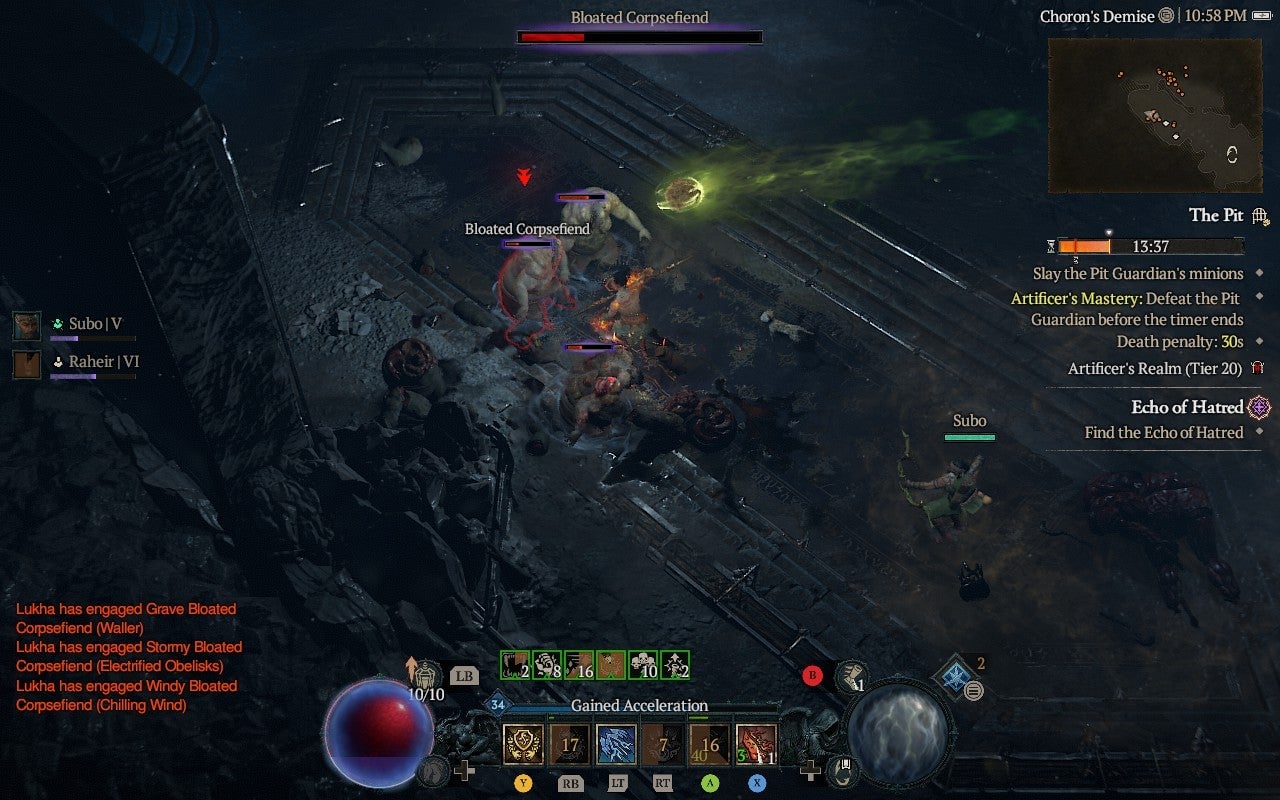Click the Slay the Pit Guardian's minions objective
This screenshot has width=1280, height=800.
1138,272
